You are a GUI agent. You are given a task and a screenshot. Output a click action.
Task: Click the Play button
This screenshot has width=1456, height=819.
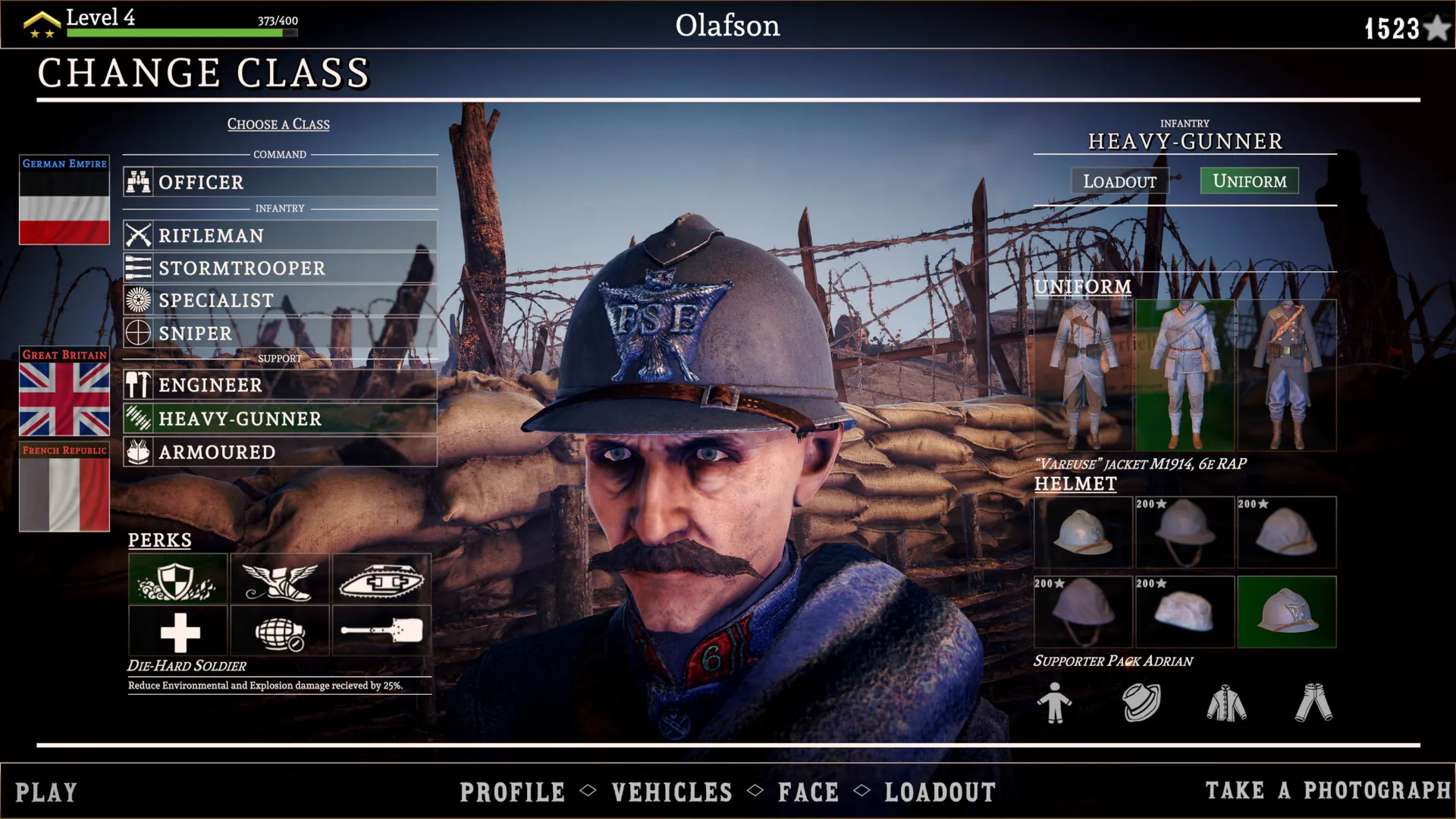(46, 792)
